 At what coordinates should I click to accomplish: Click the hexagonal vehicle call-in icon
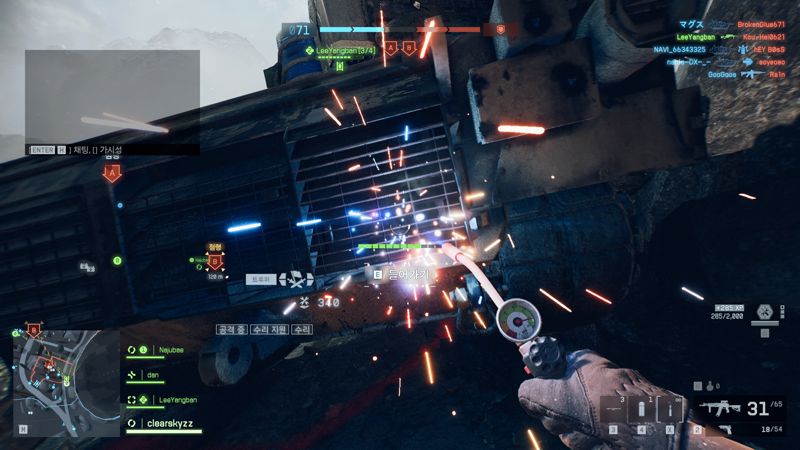(764, 311)
